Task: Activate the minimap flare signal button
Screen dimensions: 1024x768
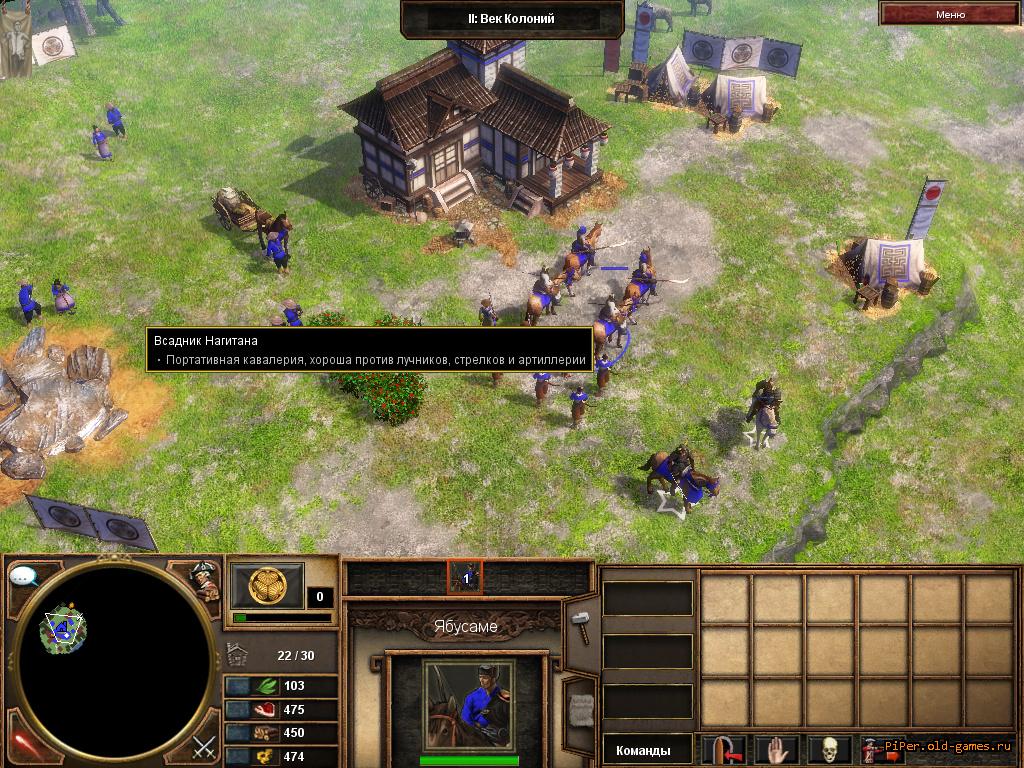Action: click(22, 744)
